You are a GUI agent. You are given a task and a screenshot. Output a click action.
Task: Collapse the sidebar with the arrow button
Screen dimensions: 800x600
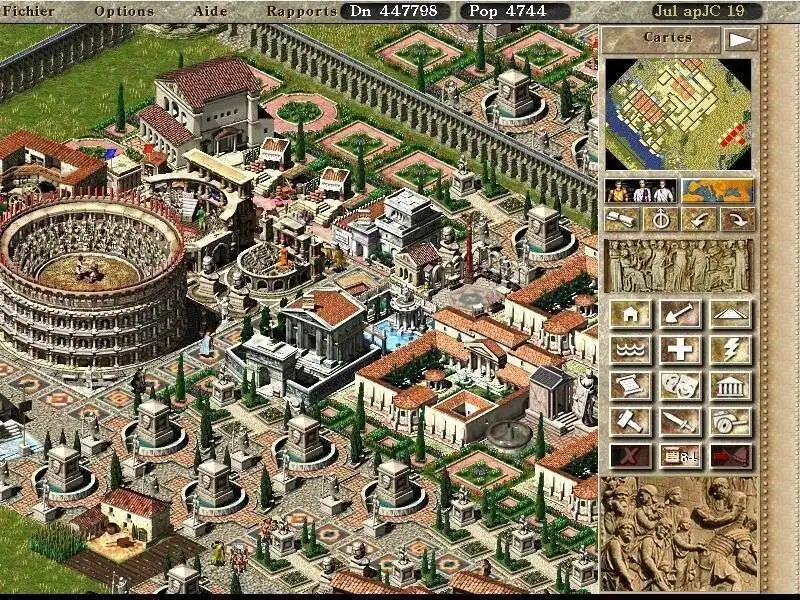point(739,40)
